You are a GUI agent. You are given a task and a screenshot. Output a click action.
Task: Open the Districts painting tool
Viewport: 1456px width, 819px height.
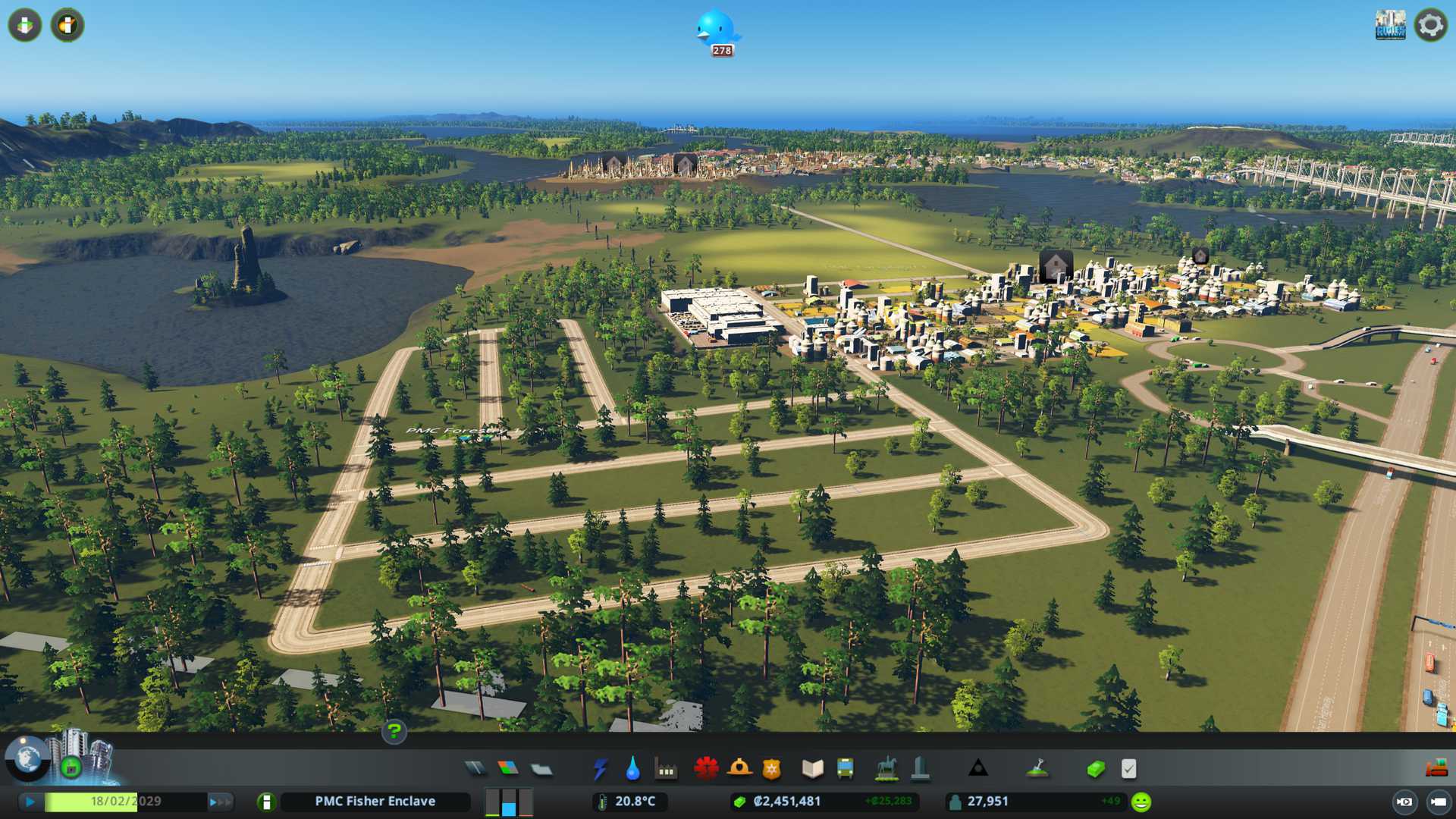point(541,769)
